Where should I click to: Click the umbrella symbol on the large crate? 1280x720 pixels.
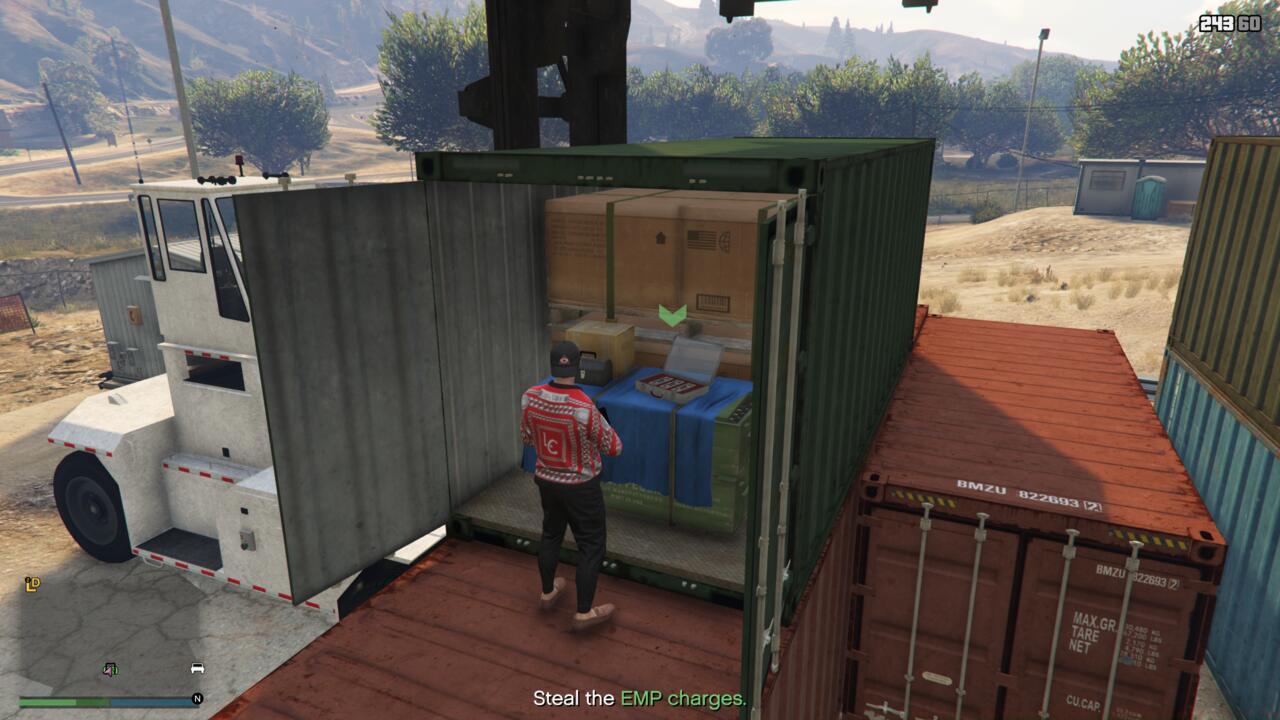tap(660, 237)
